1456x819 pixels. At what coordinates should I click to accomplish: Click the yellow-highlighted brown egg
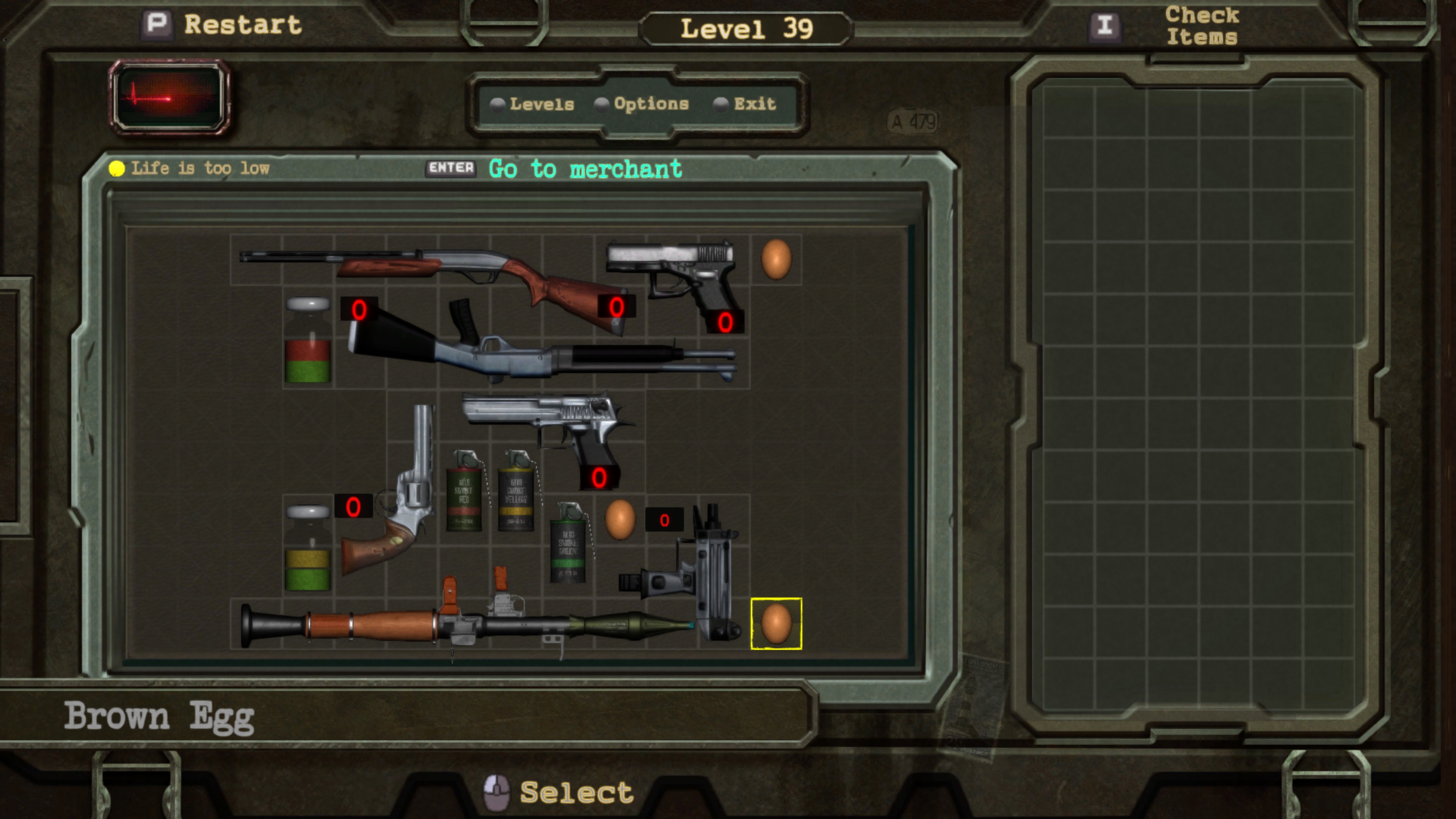(776, 623)
